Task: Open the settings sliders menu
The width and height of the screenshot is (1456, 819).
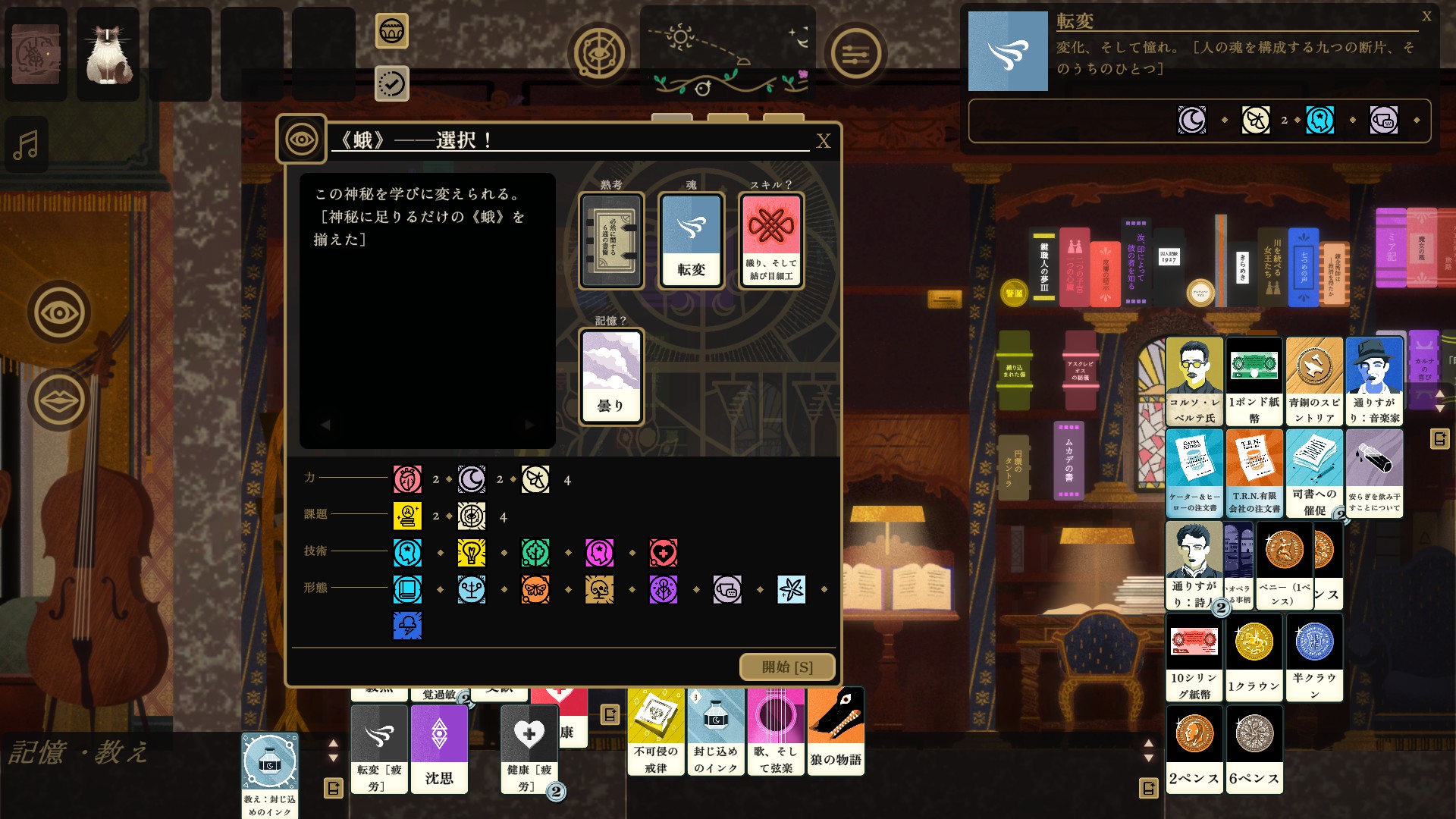Action: point(855,54)
